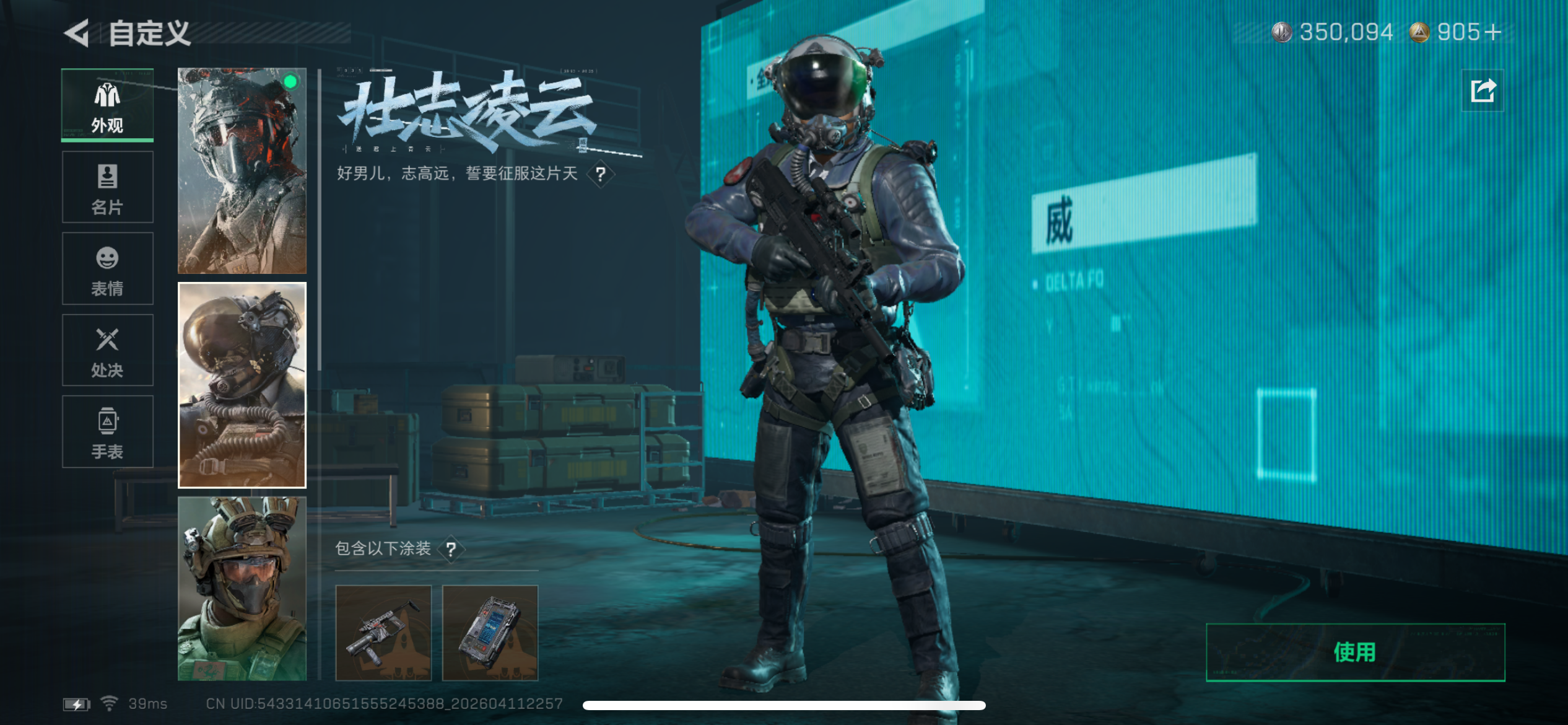This screenshot has height=725, width=1568.
Task: Select the pilot helmet skin thumbnail
Action: (x=242, y=384)
